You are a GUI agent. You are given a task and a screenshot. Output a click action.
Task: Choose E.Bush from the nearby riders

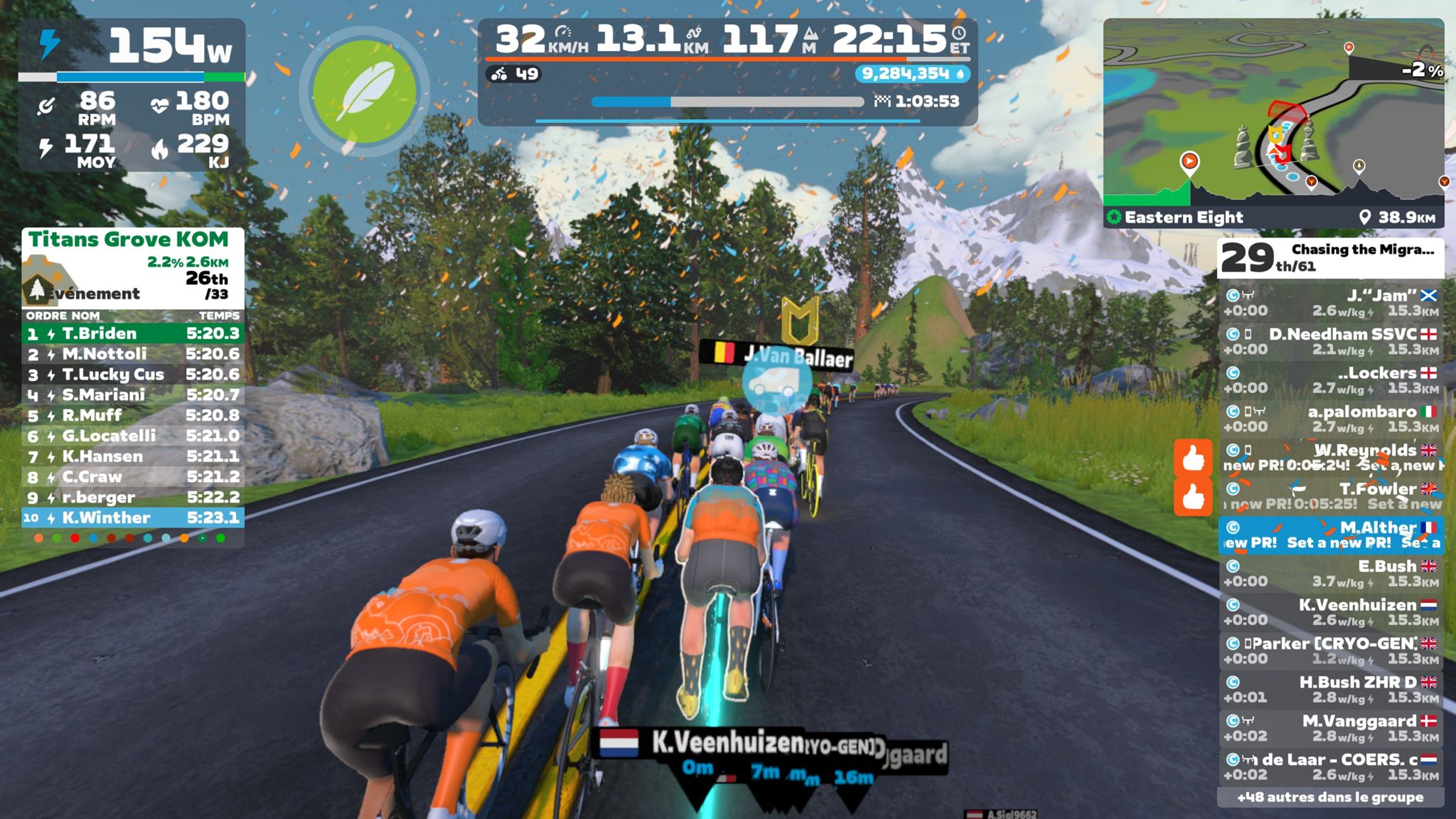tap(1331, 573)
